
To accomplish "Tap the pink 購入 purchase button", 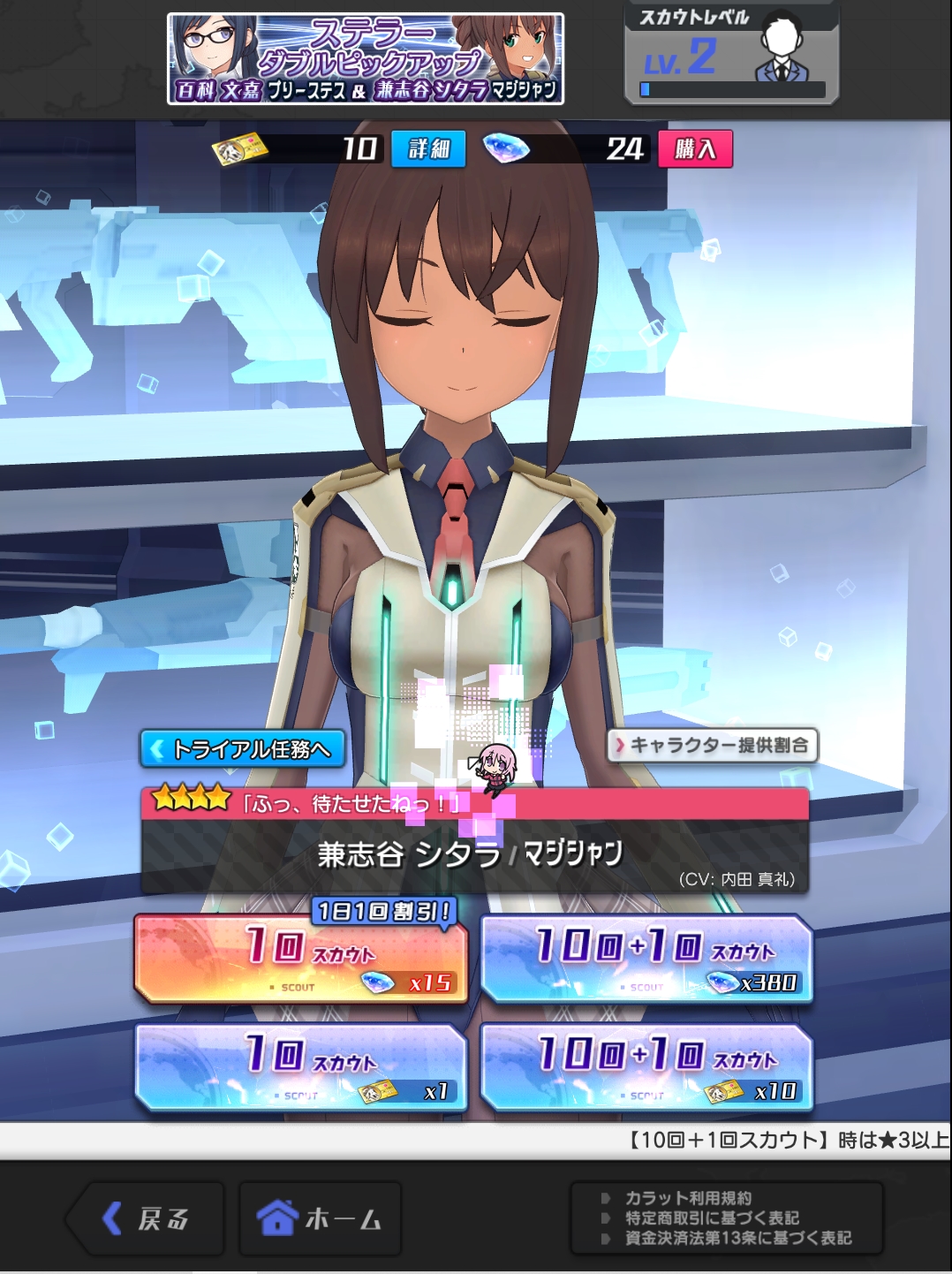I will pos(695,148).
